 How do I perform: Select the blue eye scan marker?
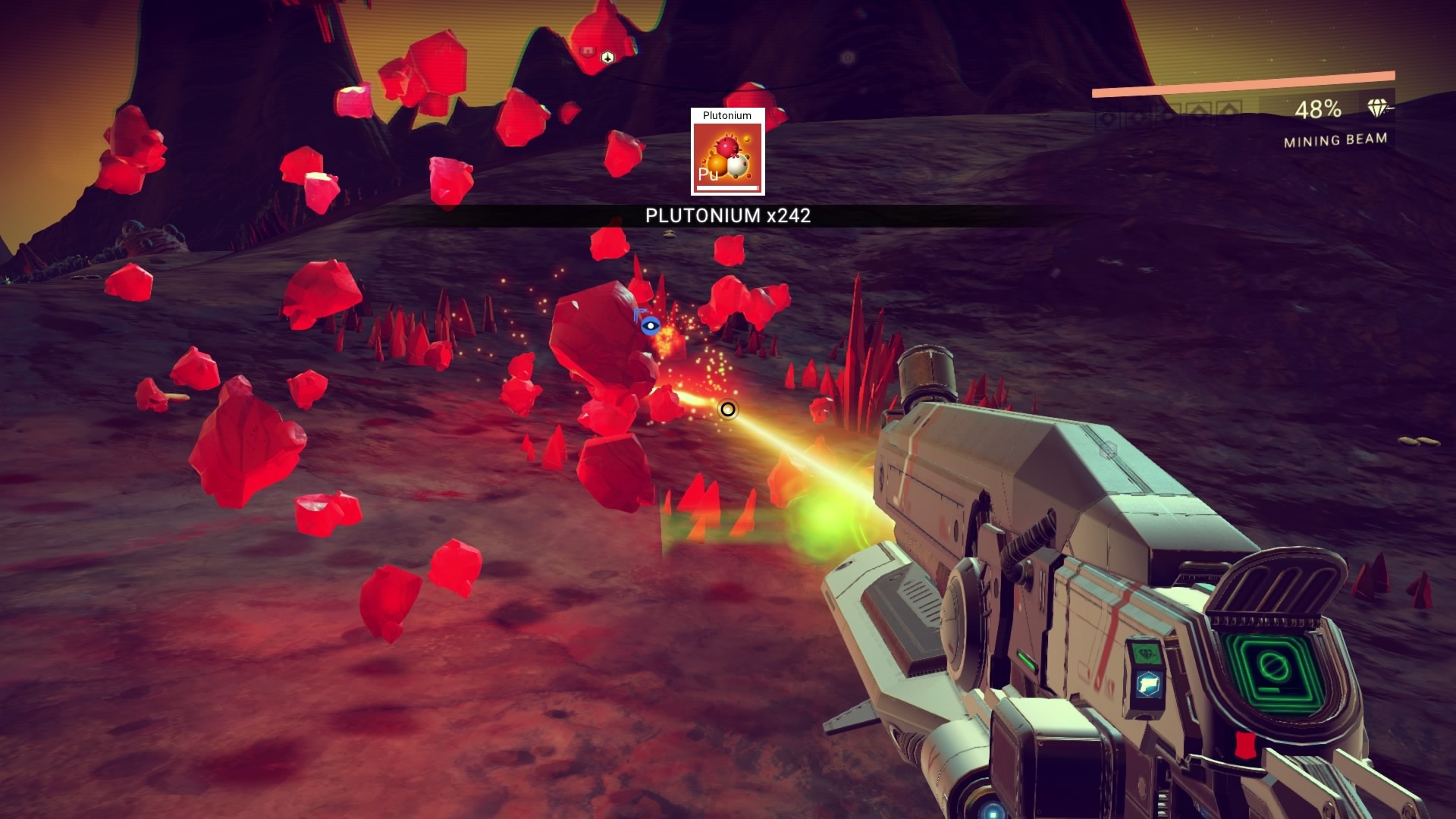coord(649,326)
